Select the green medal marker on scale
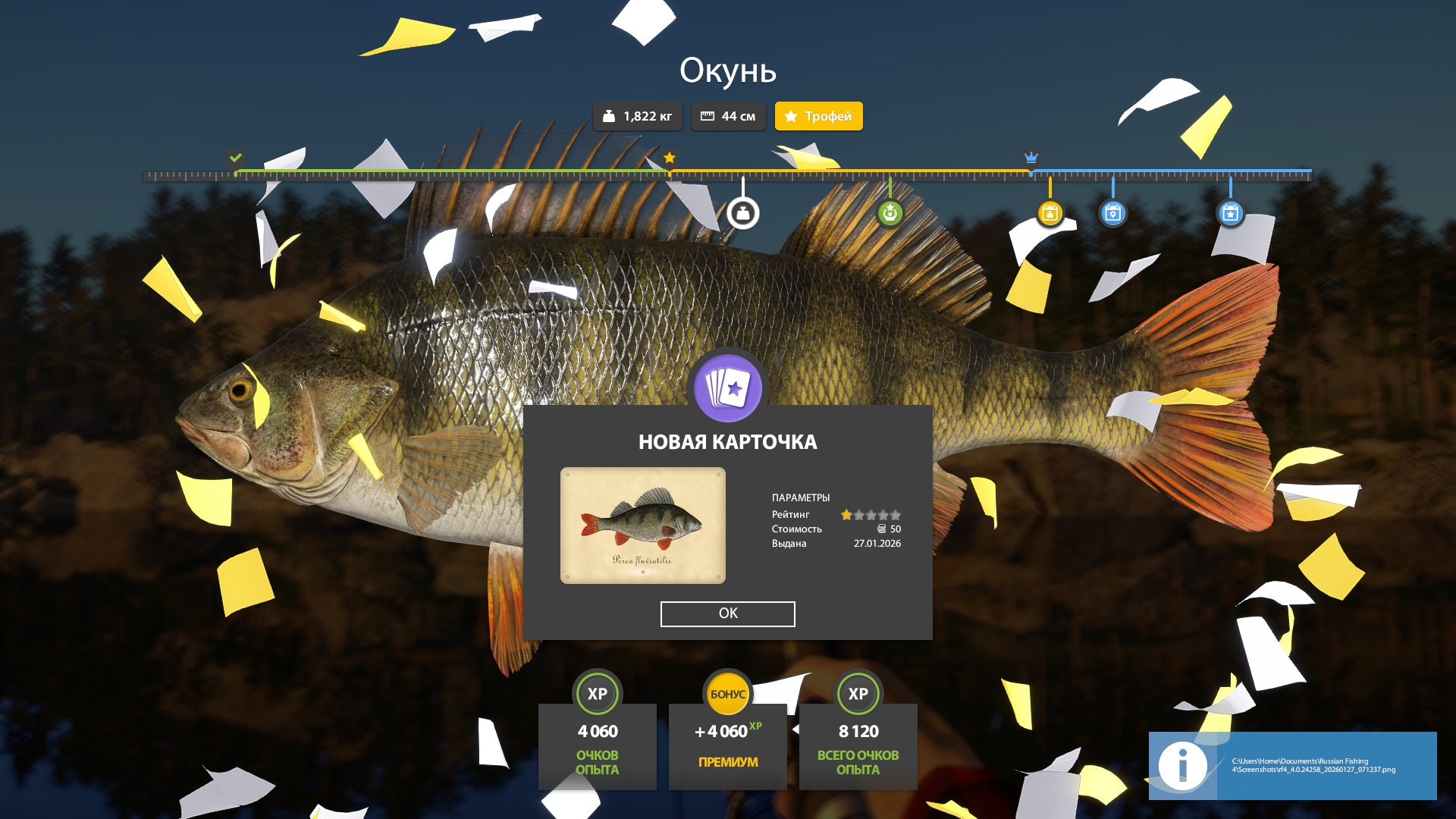The image size is (1456, 819). (x=890, y=214)
